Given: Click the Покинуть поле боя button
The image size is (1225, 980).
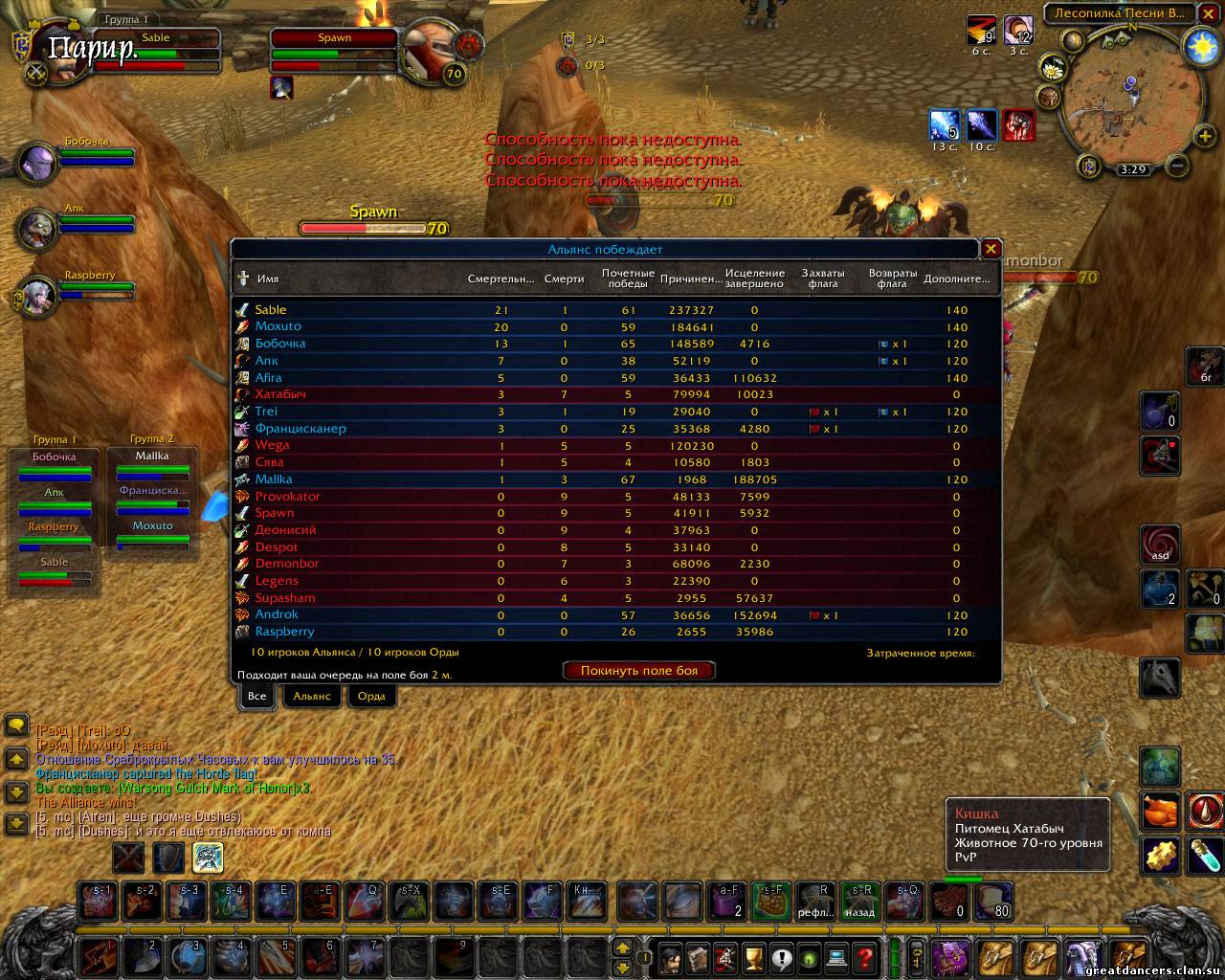Looking at the screenshot, I should [x=638, y=671].
